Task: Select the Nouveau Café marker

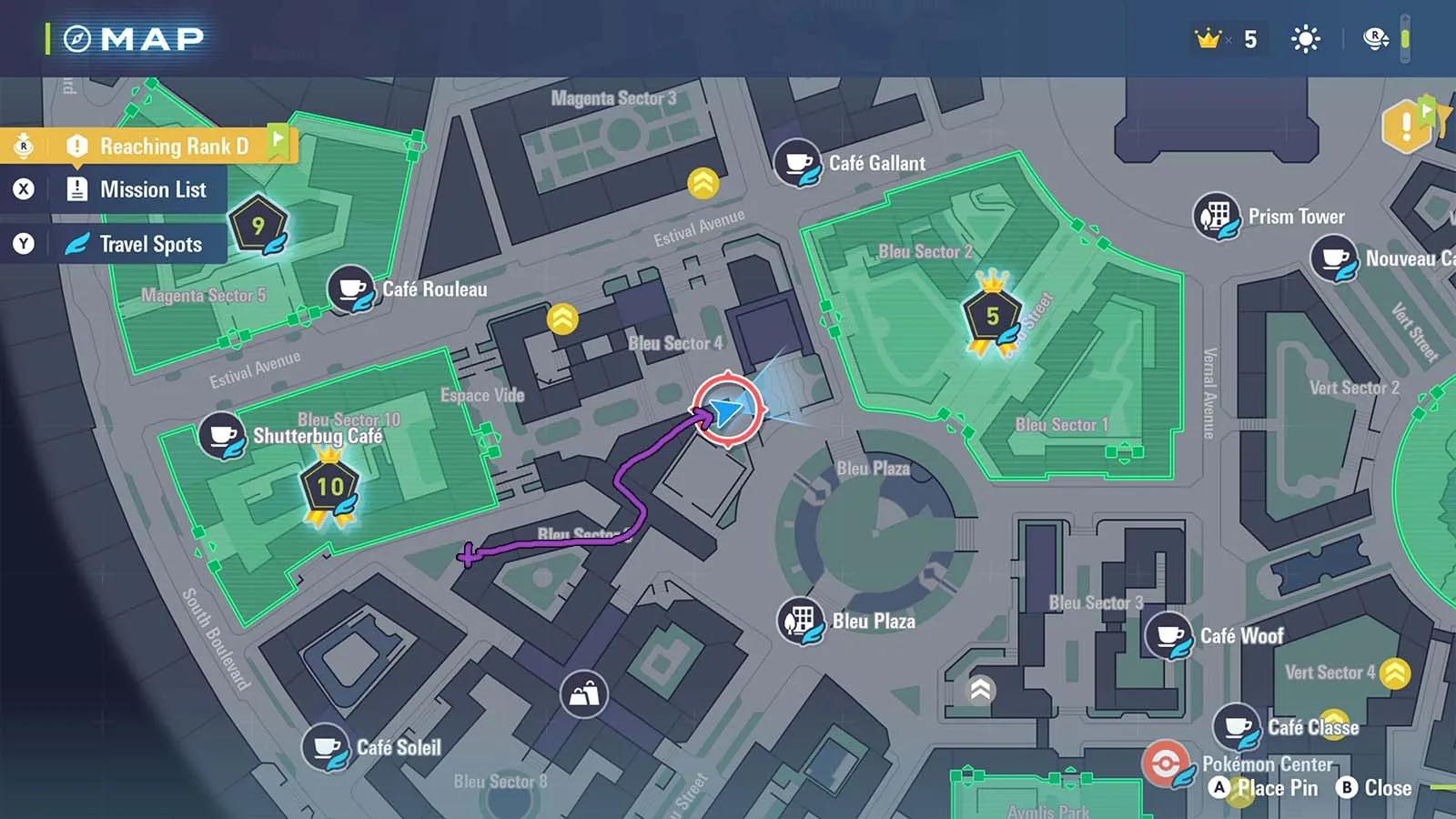Action: [x=1333, y=258]
